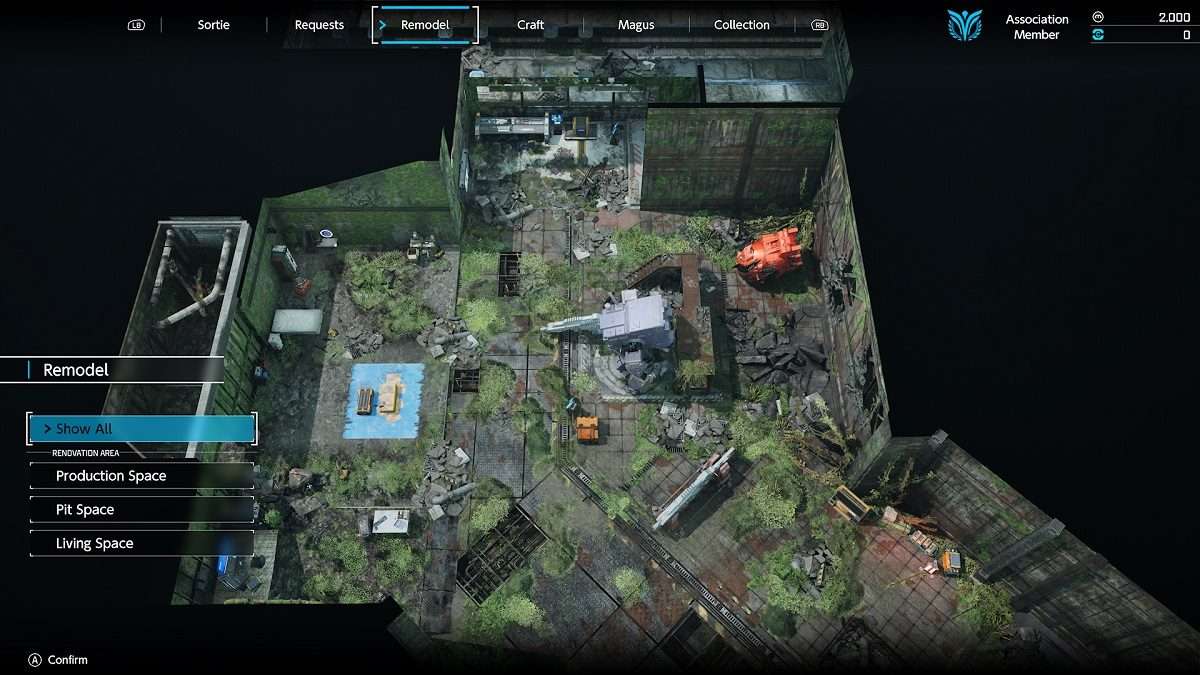Select Production Space renovation area
Screen dimensions: 1200x675
pos(142,476)
